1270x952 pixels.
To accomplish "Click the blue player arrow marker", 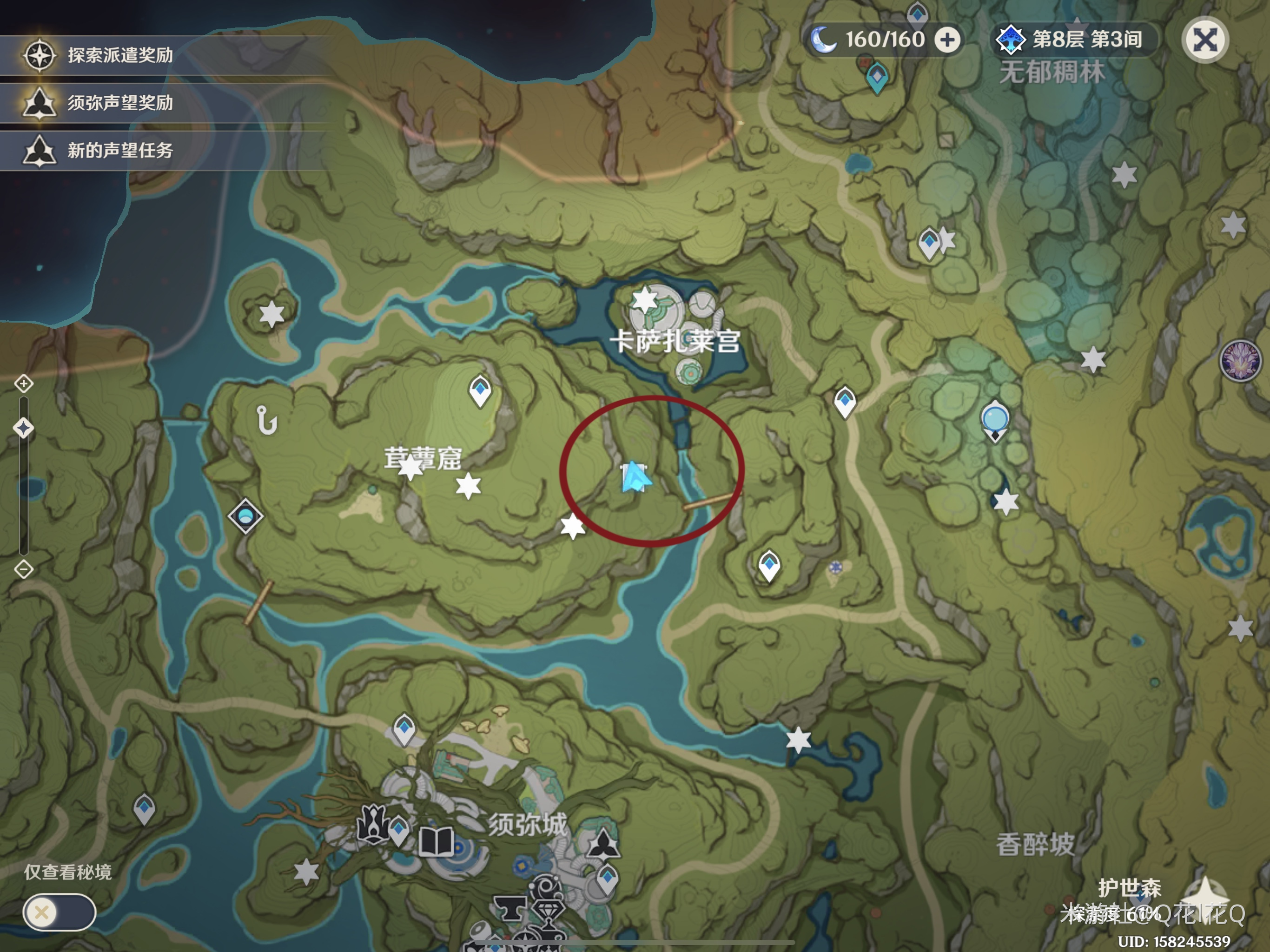I will tap(635, 477).
